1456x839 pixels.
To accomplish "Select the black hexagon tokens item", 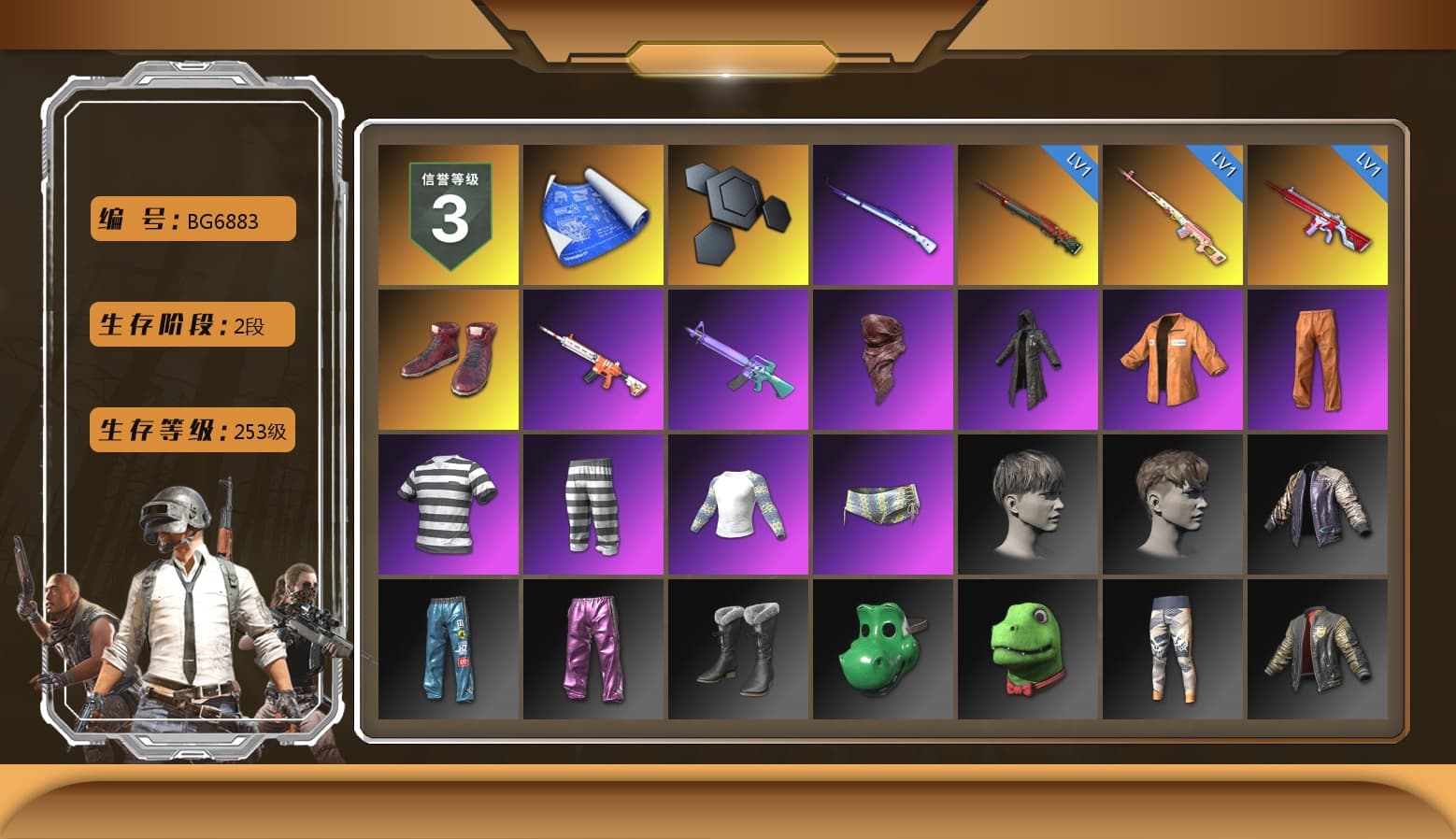I will (738, 213).
